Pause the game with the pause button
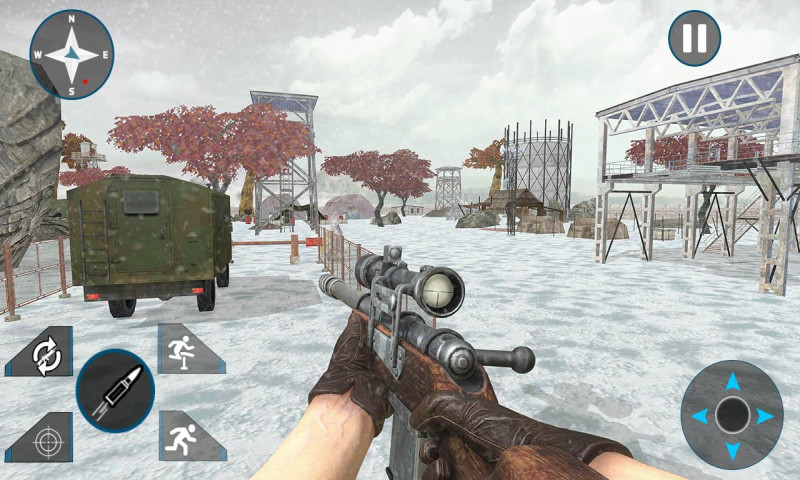The height and width of the screenshot is (480, 800). coord(694,39)
